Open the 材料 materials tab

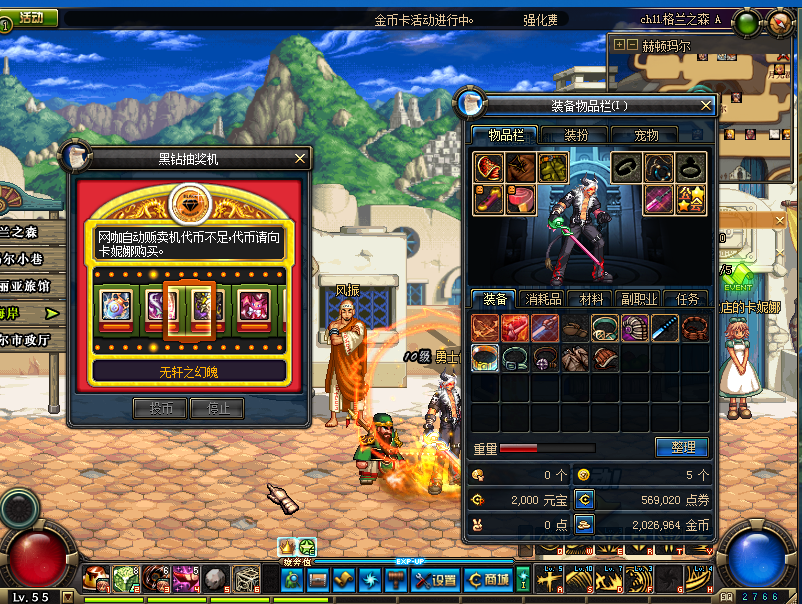[x=589, y=298]
